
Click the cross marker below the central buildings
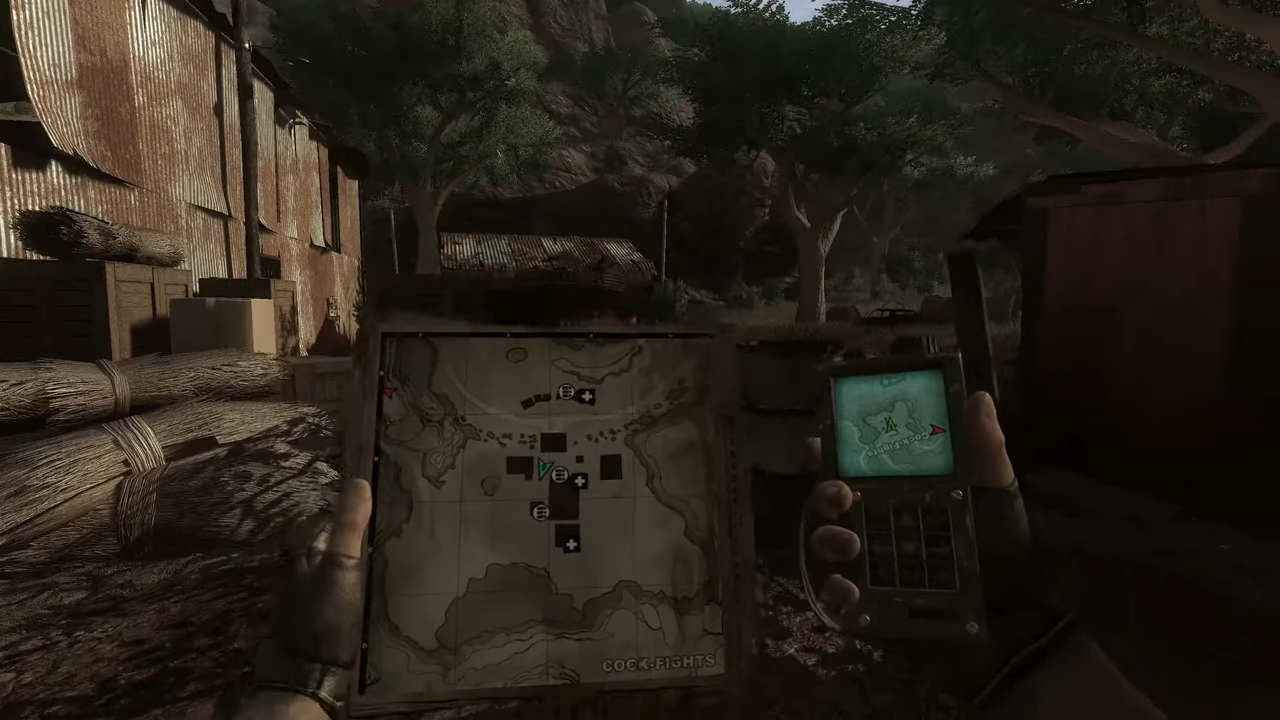click(571, 544)
